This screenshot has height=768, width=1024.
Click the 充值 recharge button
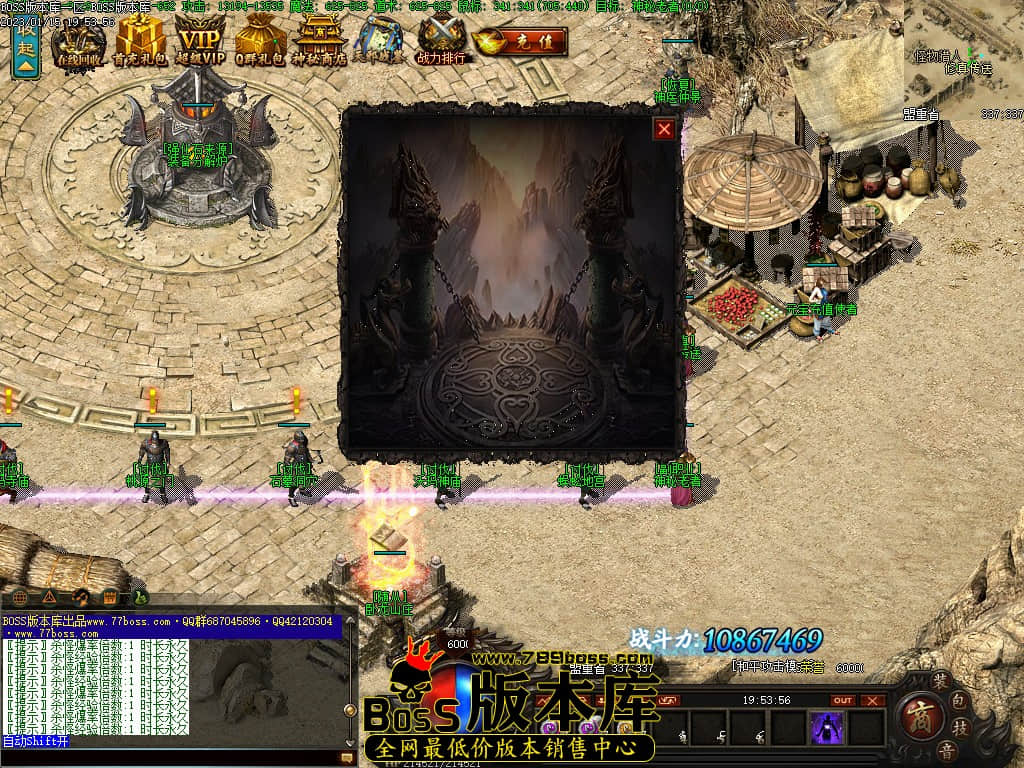(x=521, y=42)
